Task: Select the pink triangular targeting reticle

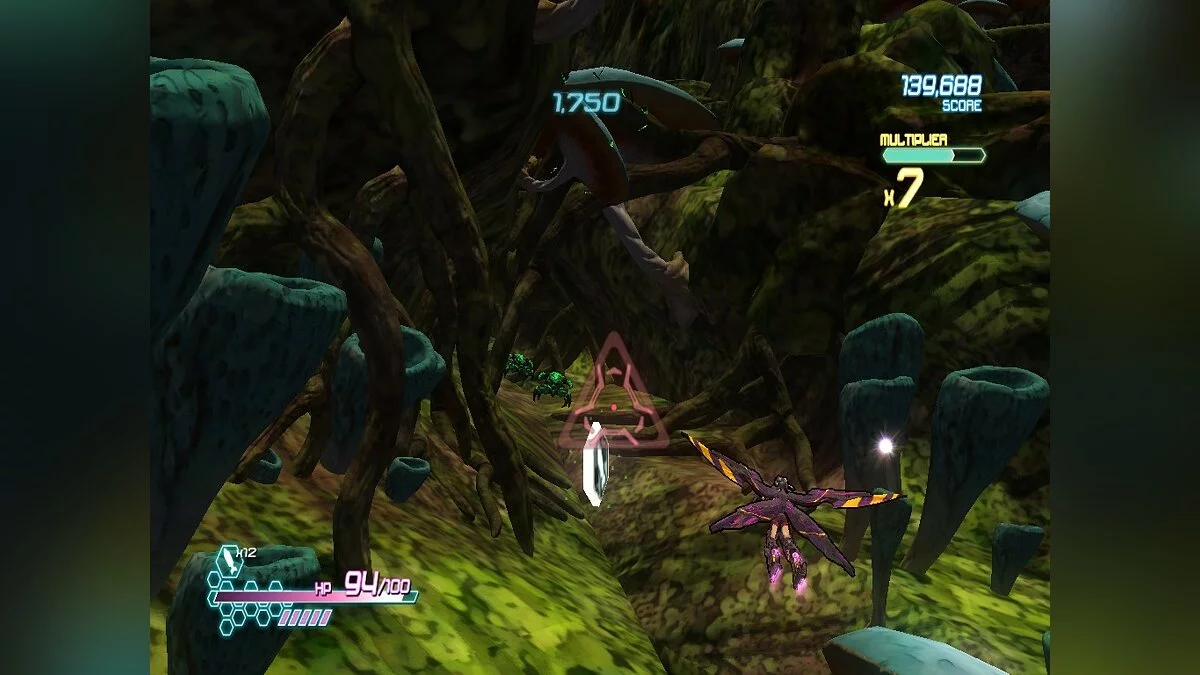Action: [x=613, y=400]
